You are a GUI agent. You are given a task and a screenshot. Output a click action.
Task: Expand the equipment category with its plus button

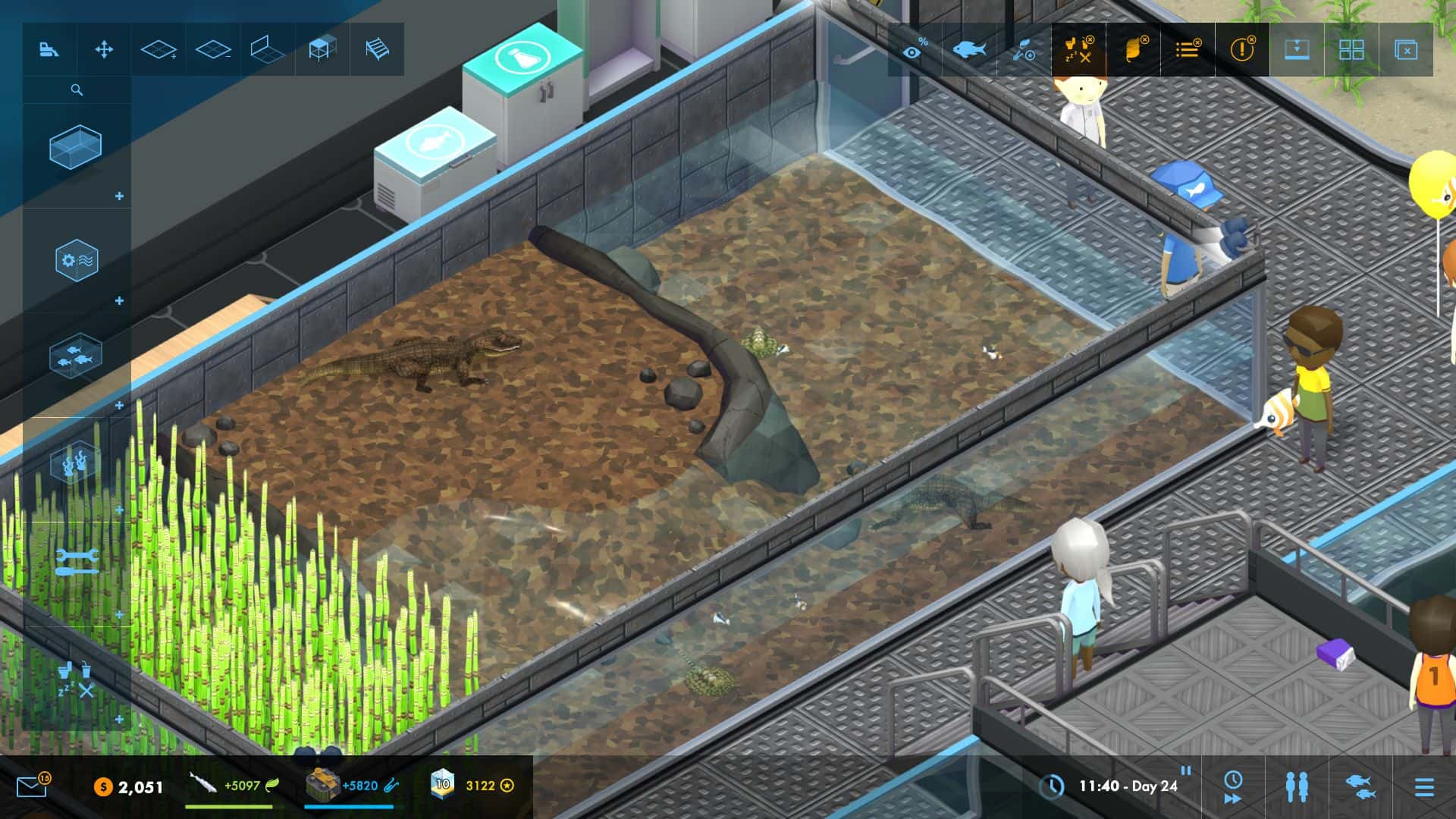coord(119,300)
